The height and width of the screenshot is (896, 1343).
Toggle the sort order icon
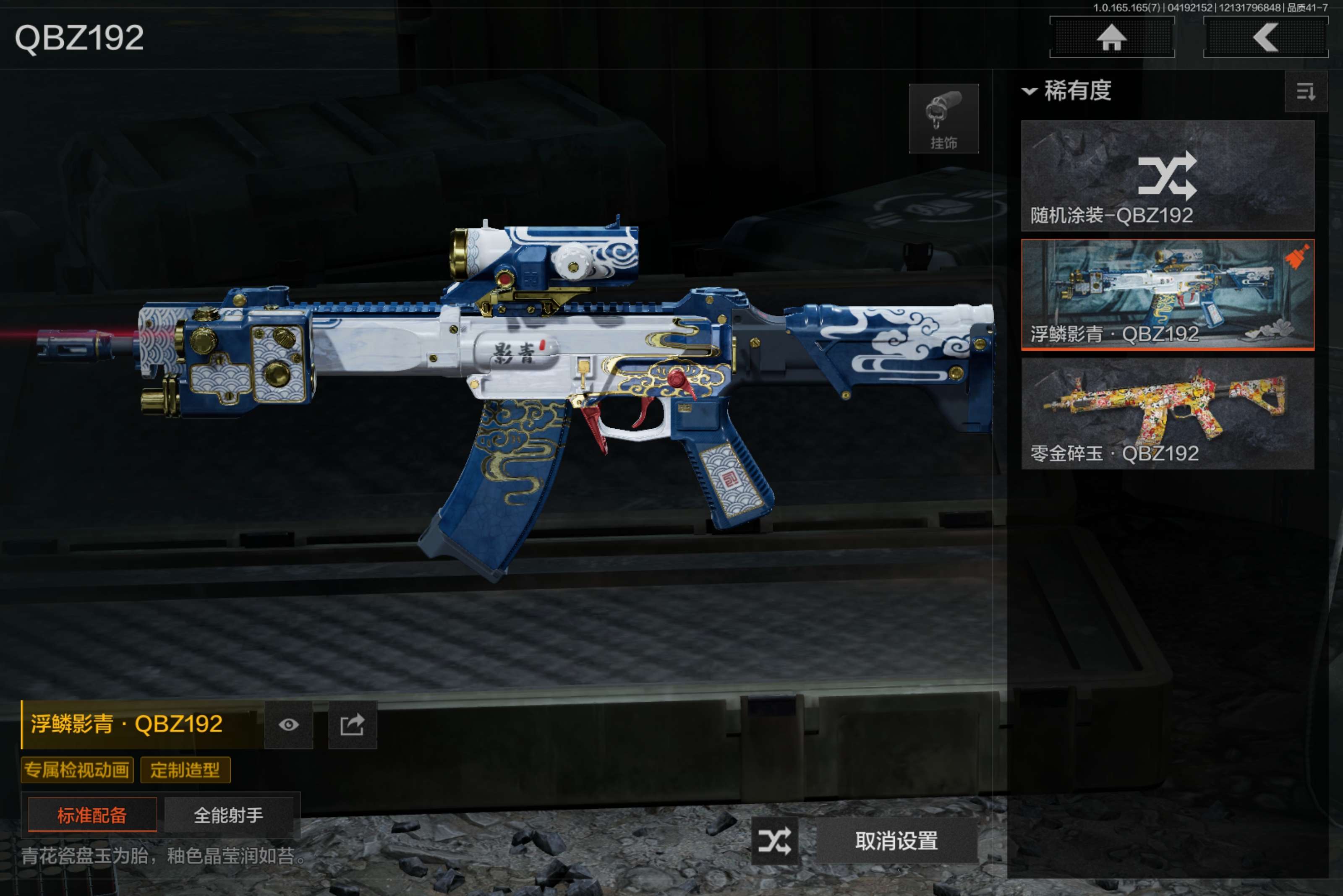click(x=1305, y=91)
